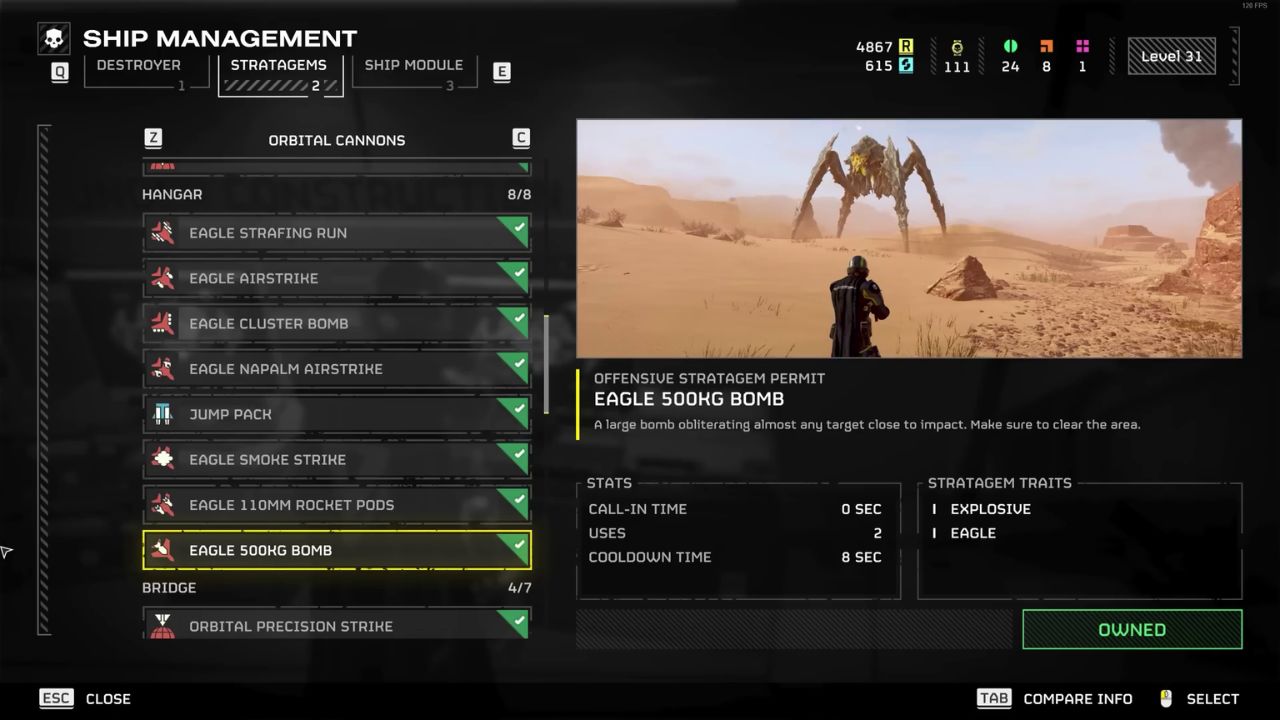Choose the Eagle Airstrike entry
Viewport: 1280px width, 720px height.
[336, 278]
